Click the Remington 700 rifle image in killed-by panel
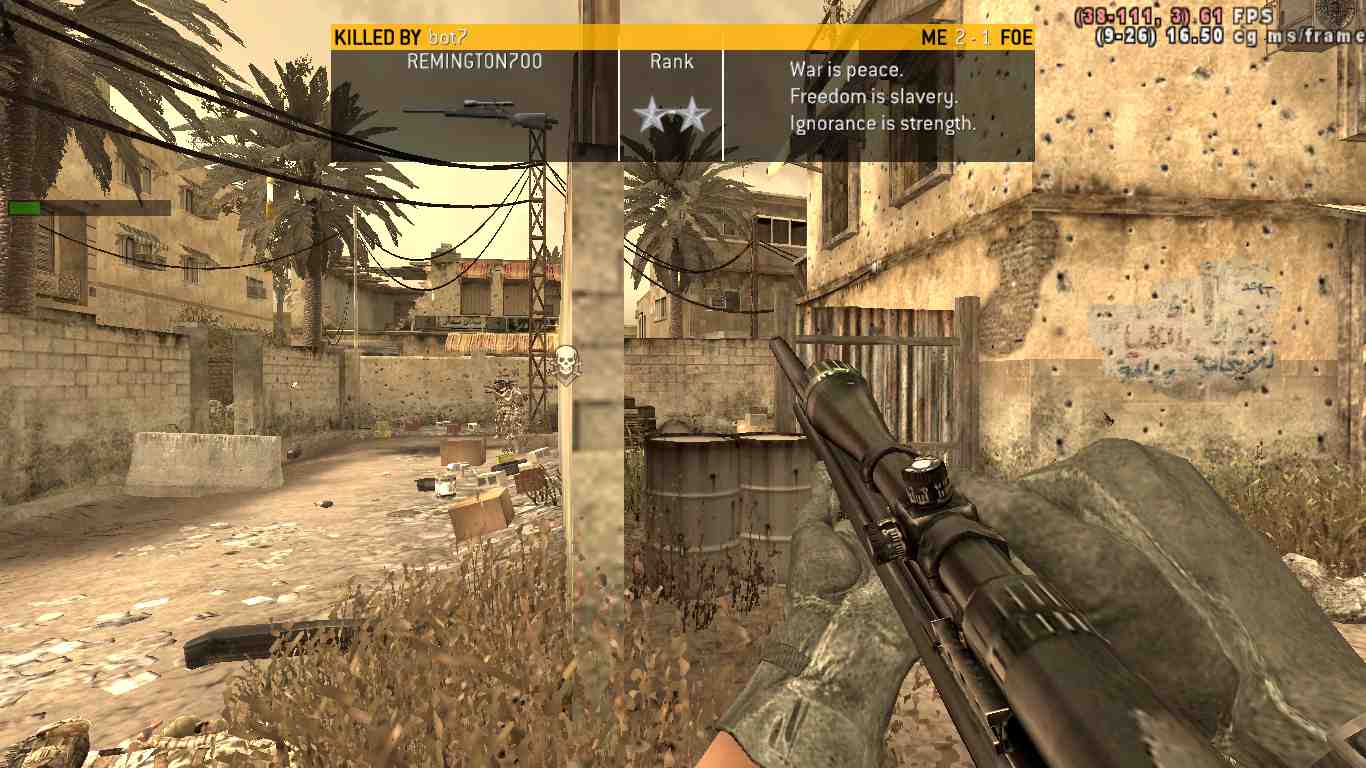Screen dimensions: 1366x768 (x=480, y=113)
